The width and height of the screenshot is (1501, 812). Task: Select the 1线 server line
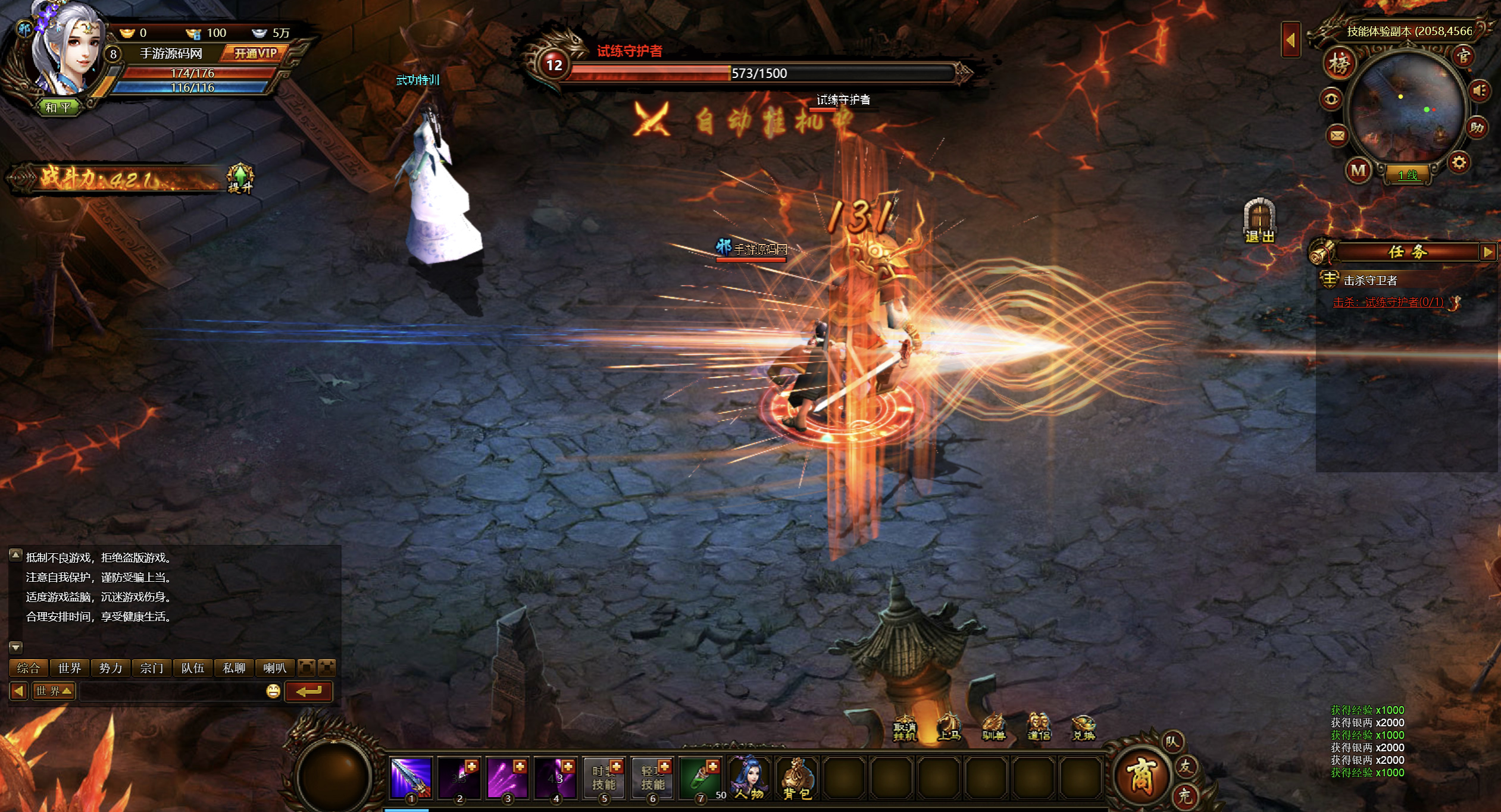click(1408, 175)
